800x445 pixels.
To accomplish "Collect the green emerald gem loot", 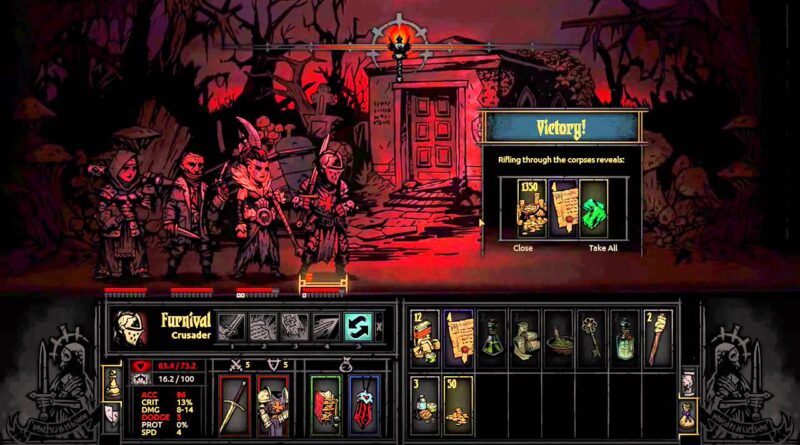I will pyautogui.click(x=595, y=207).
